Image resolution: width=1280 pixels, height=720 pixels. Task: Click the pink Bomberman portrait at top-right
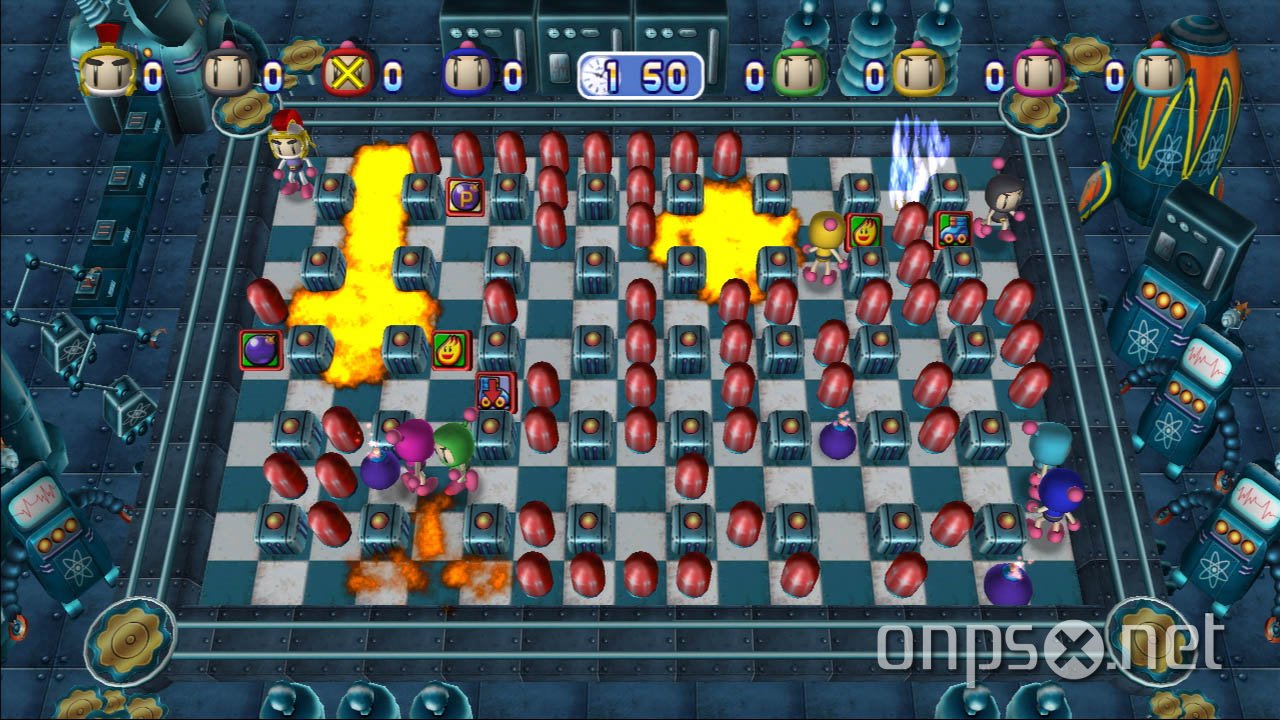pyautogui.click(x=1040, y=70)
